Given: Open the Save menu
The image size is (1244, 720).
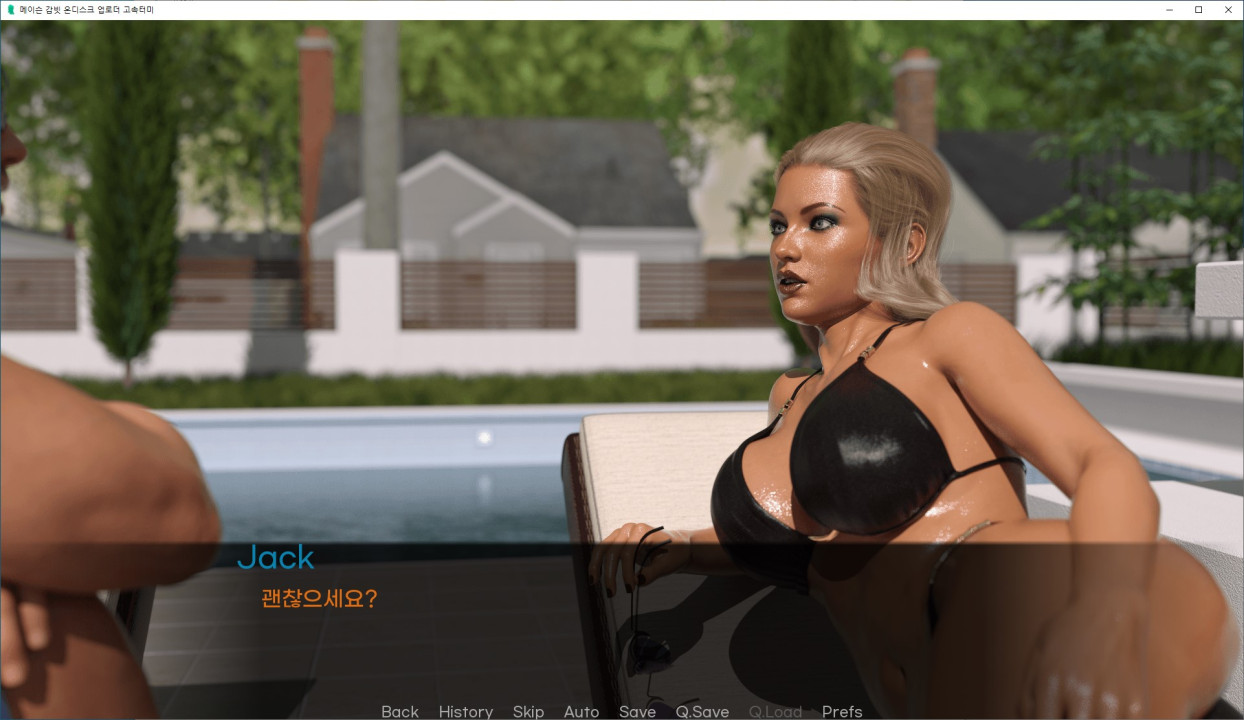Looking at the screenshot, I should pos(637,711).
